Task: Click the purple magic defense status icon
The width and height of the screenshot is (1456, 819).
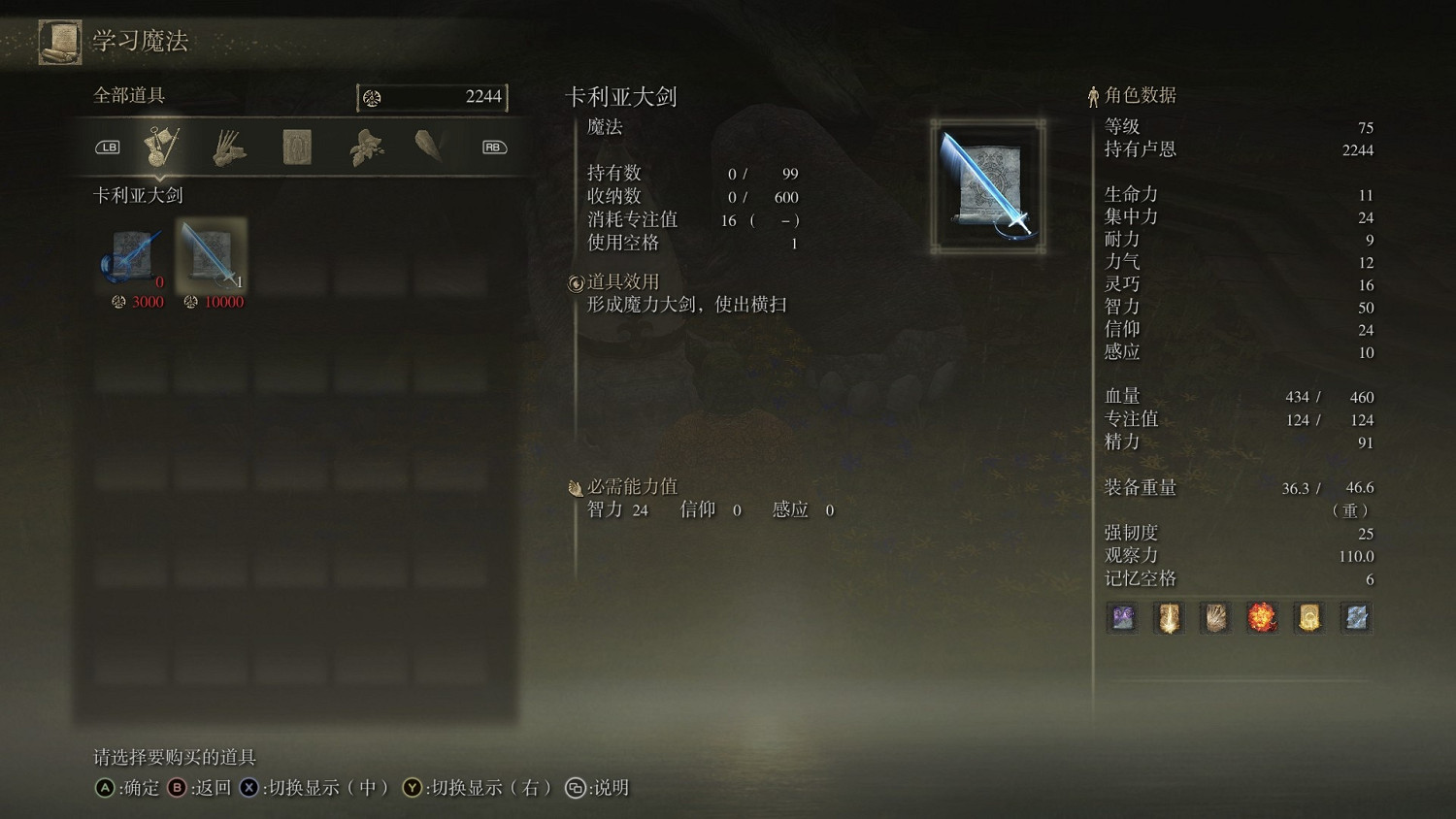Action: 1121,618
